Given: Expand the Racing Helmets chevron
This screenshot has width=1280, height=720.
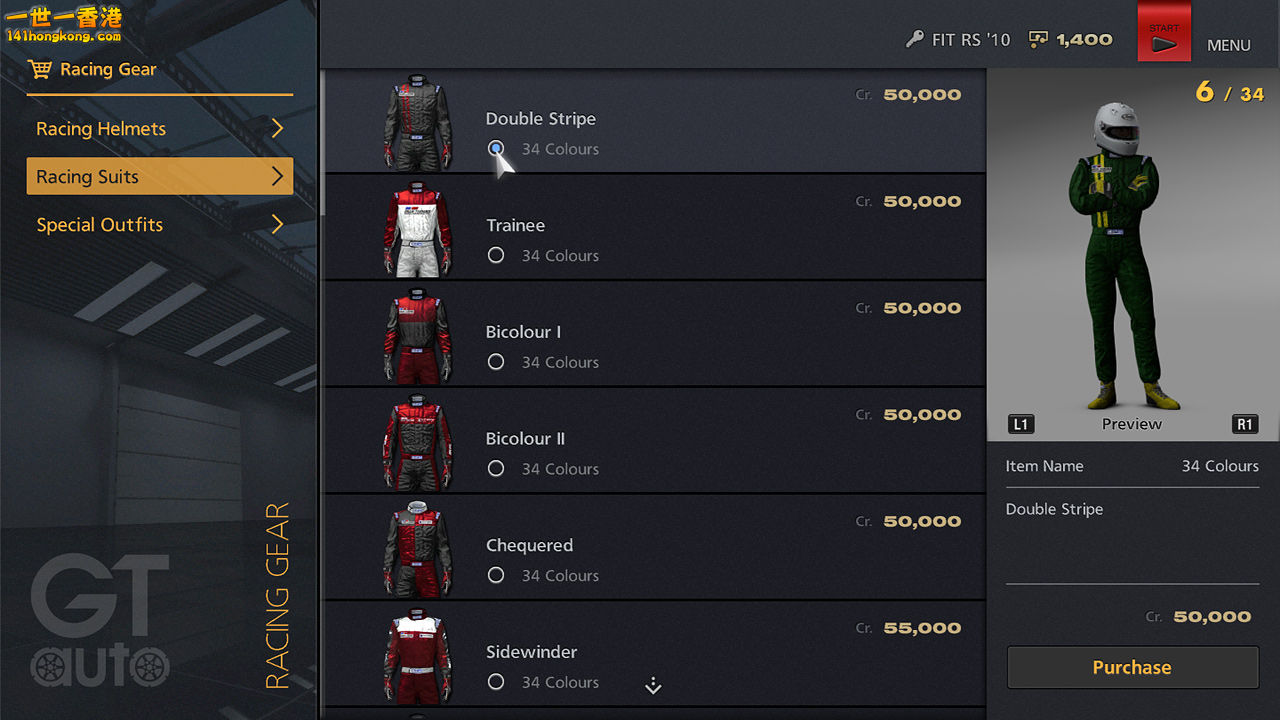Looking at the screenshot, I should [x=279, y=128].
